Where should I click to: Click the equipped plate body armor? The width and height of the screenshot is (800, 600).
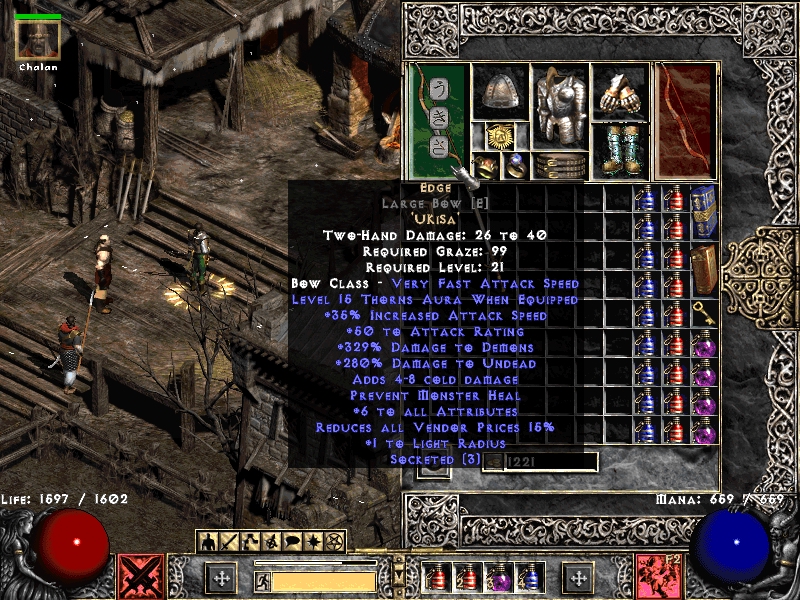point(560,106)
